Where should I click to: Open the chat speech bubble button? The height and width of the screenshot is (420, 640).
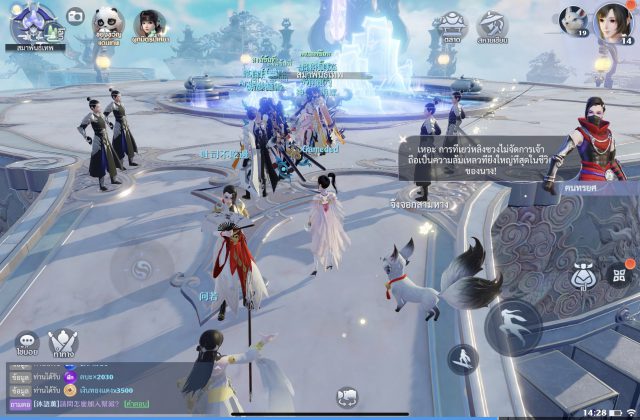(x=27, y=343)
